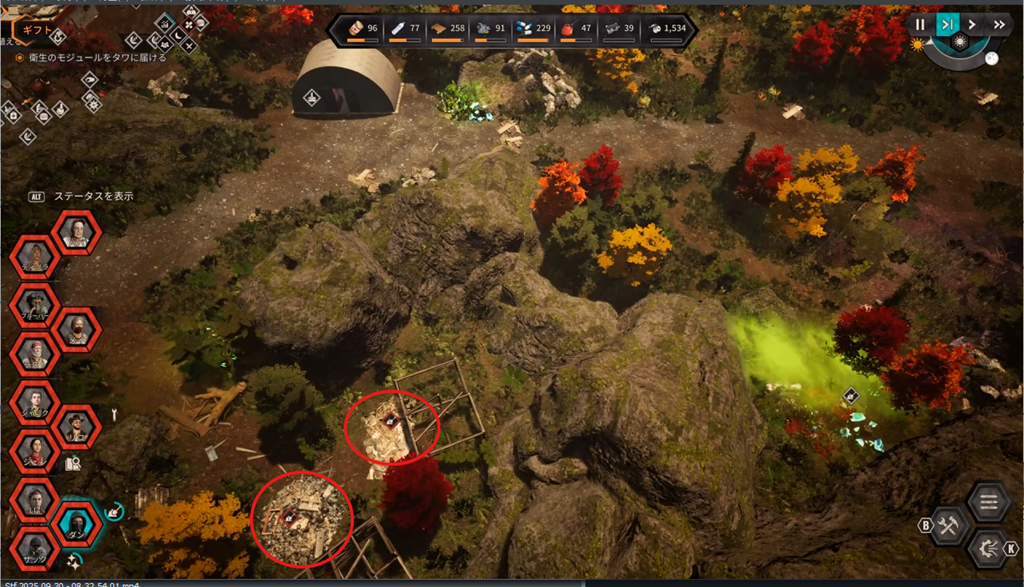Open the hamburger main menu hexagon

point(988,502)
